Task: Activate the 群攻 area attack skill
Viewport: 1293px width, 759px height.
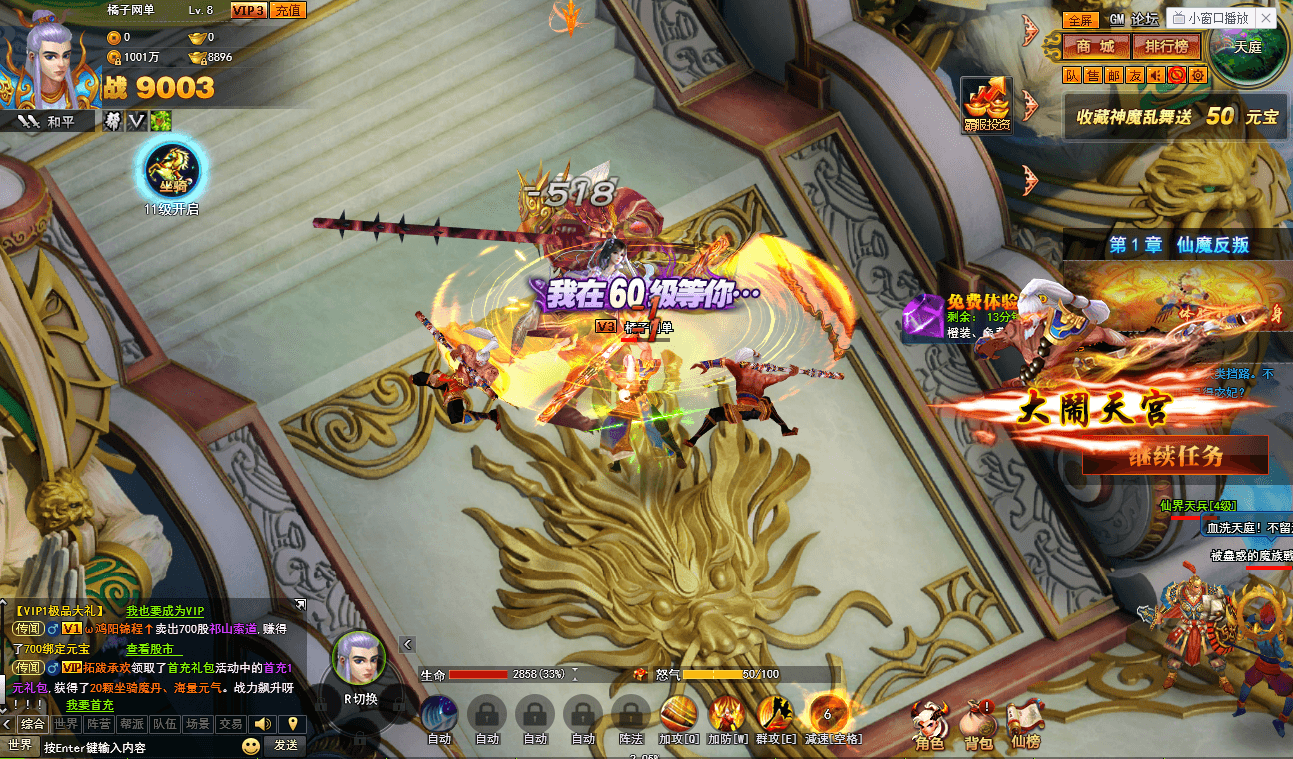Action: coord(775,716)
